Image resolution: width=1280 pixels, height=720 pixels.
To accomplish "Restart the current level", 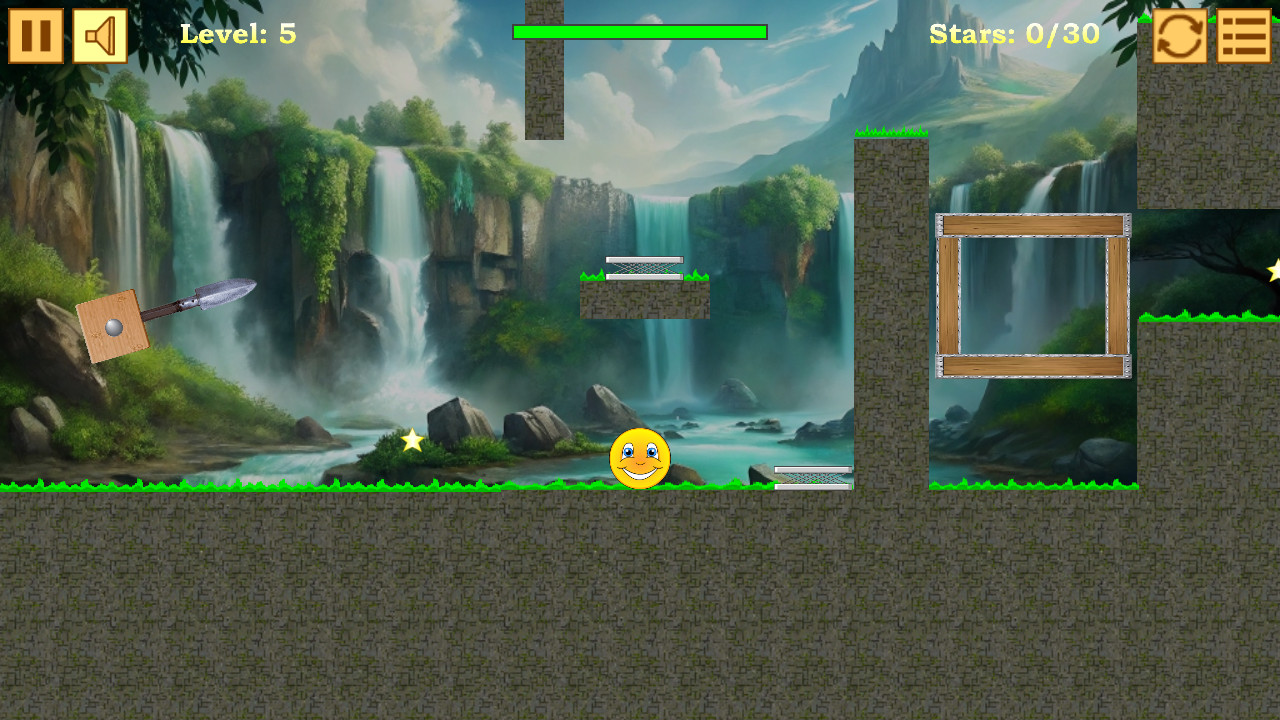I will coord(1178,37).
